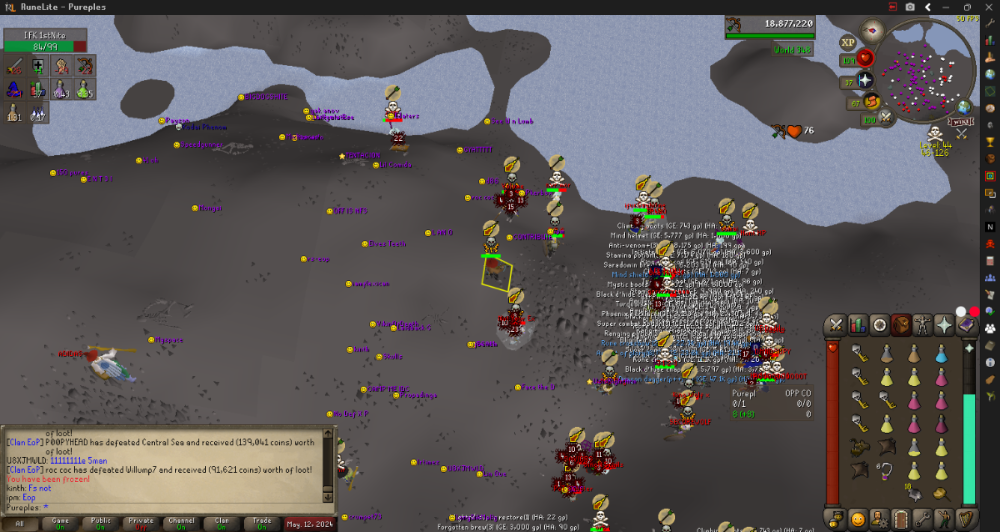Open the Prayer tab
The image size is (1000, 532).
(944, 325)
